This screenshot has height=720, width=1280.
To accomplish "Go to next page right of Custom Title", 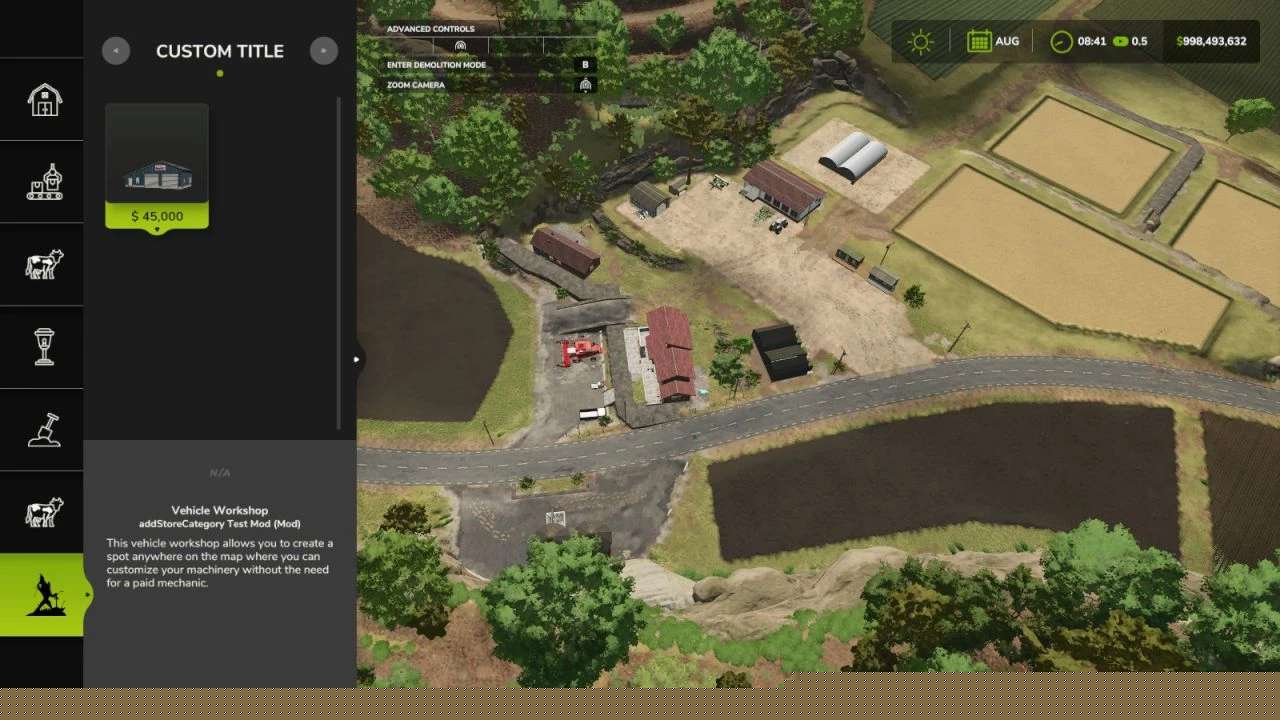I will click(x=324, y=51).
